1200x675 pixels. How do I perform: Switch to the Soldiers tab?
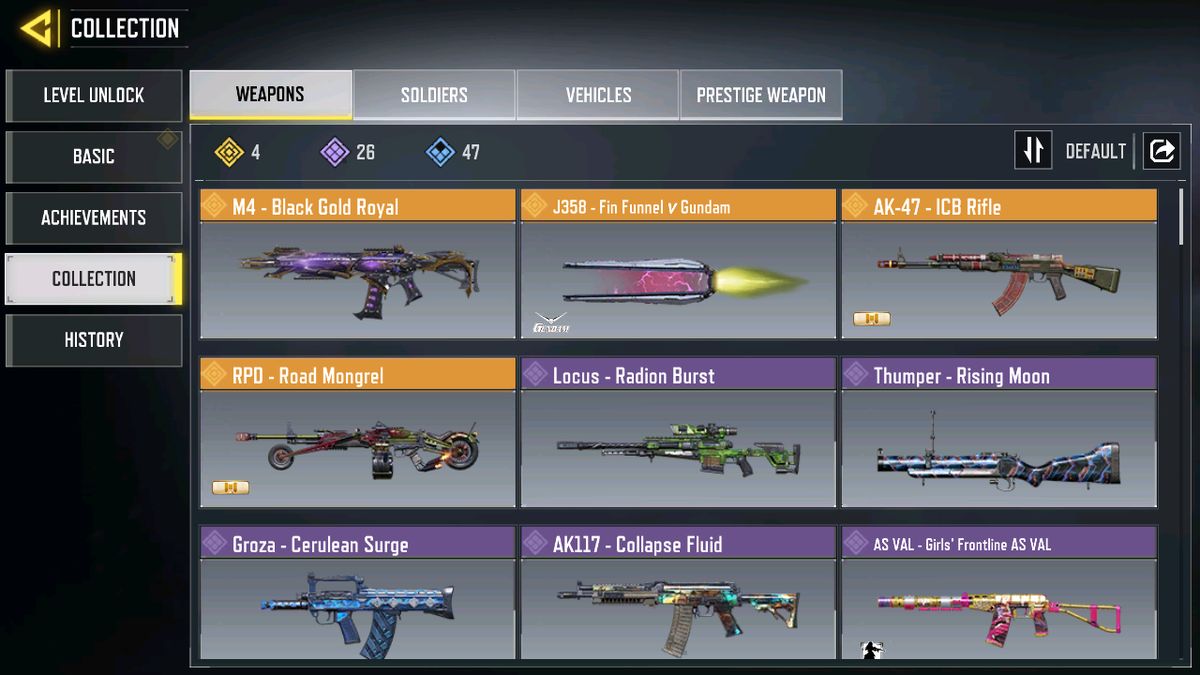[434, 95]
